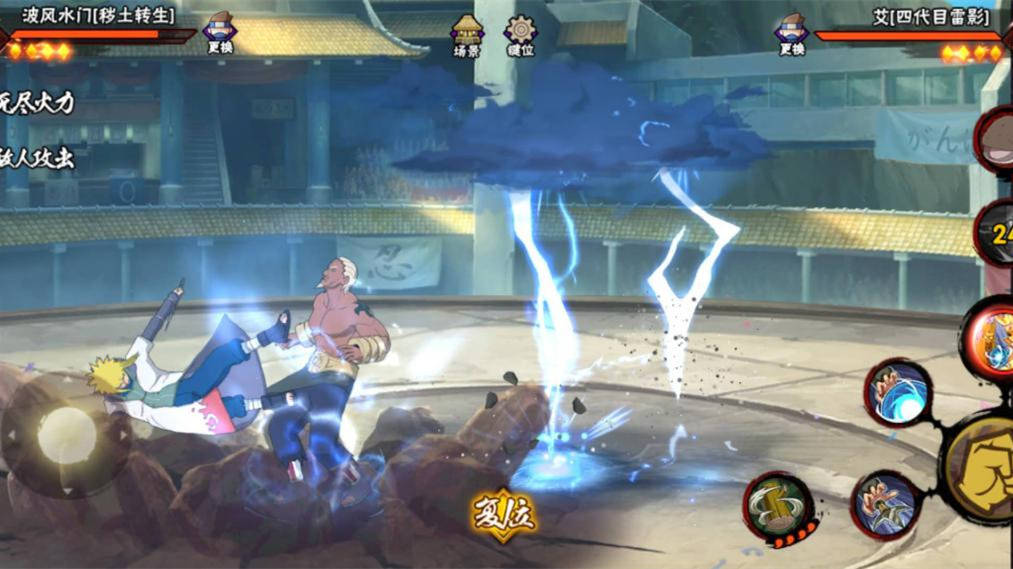Unleash the orange-ringed ultimate skill
1013x569 pixels.
(990, 340)
